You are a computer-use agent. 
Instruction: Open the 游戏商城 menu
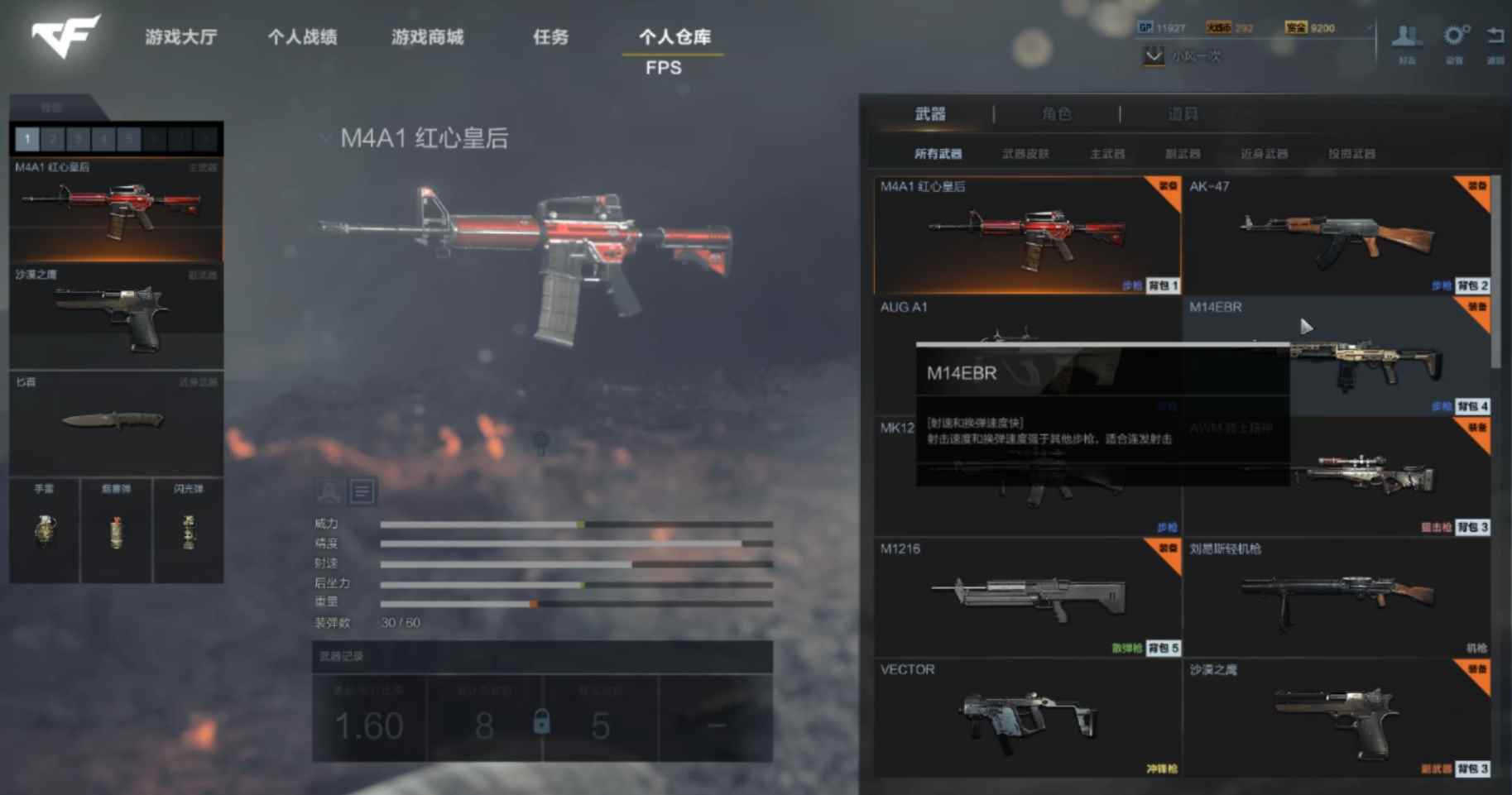tap(428, 37)
